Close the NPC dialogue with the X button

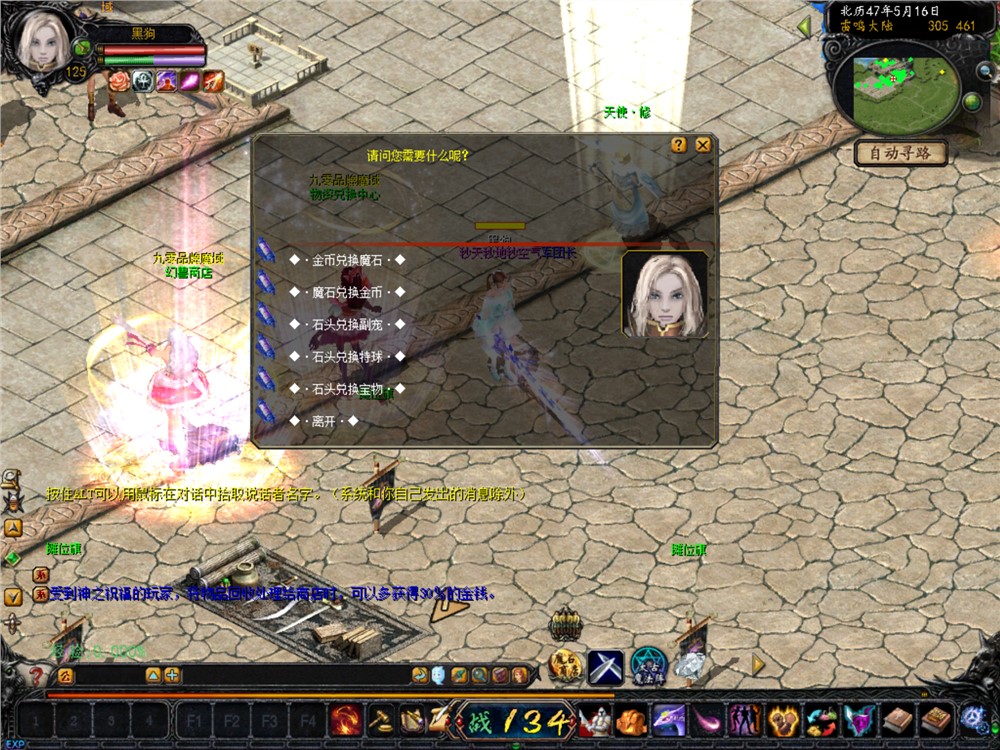(703, 145)
